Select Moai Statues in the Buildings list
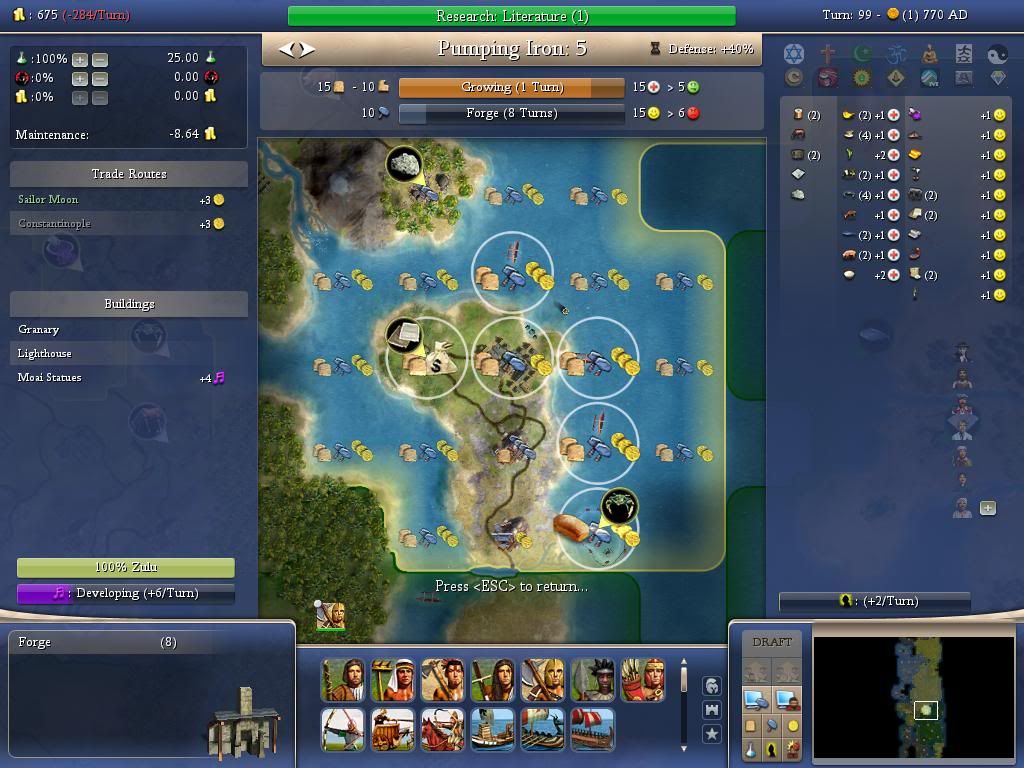The image size is (1024, 768). point(50,377)
